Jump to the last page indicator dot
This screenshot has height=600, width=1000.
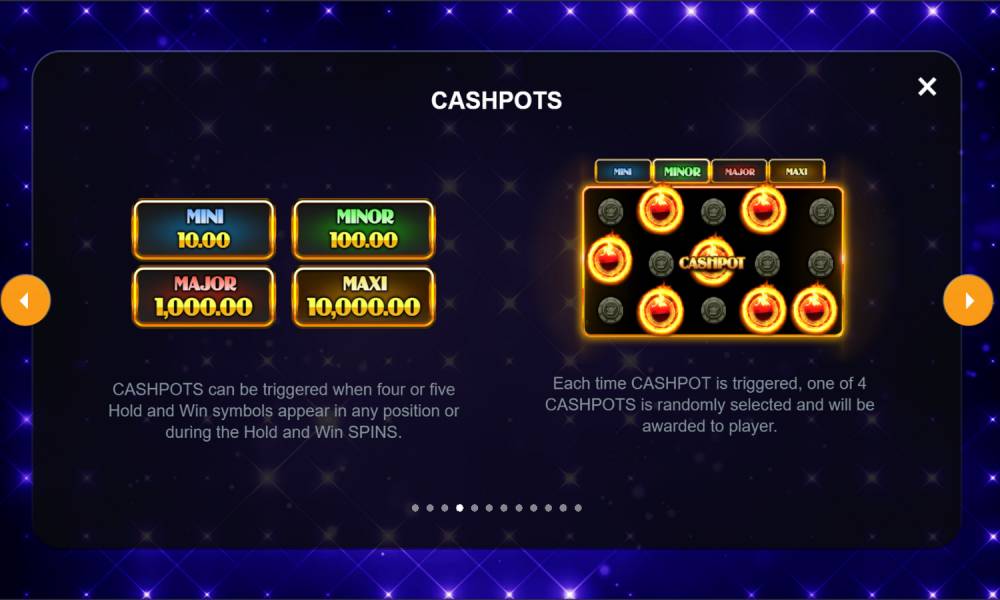pyautogui.click(x=578, y=508)
